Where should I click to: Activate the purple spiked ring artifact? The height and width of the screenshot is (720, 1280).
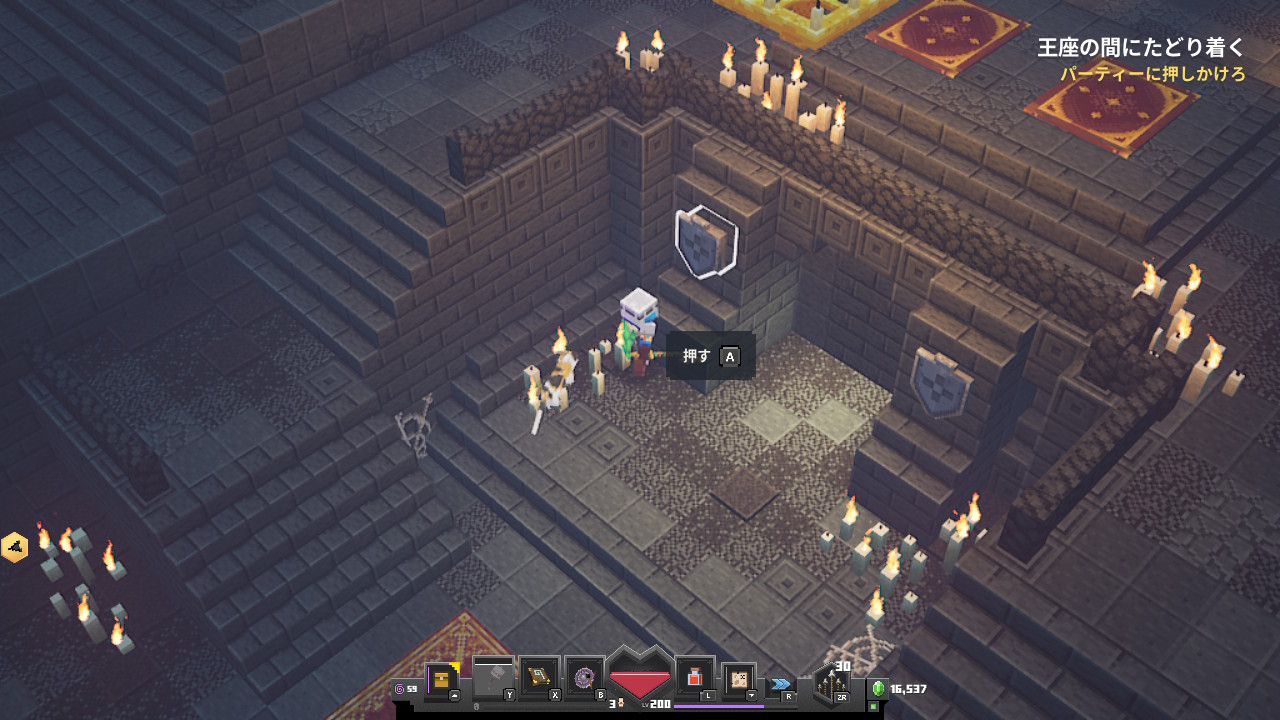click(584, 679)
